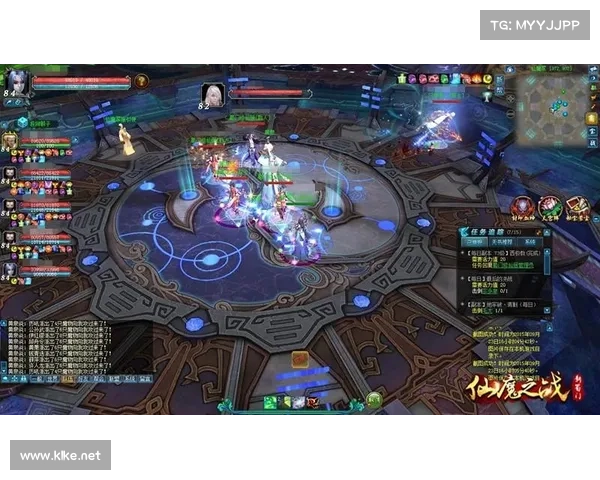Select the white-haired target portrait
The height and width of the screenshot is (480, 600).
[212, 94]
